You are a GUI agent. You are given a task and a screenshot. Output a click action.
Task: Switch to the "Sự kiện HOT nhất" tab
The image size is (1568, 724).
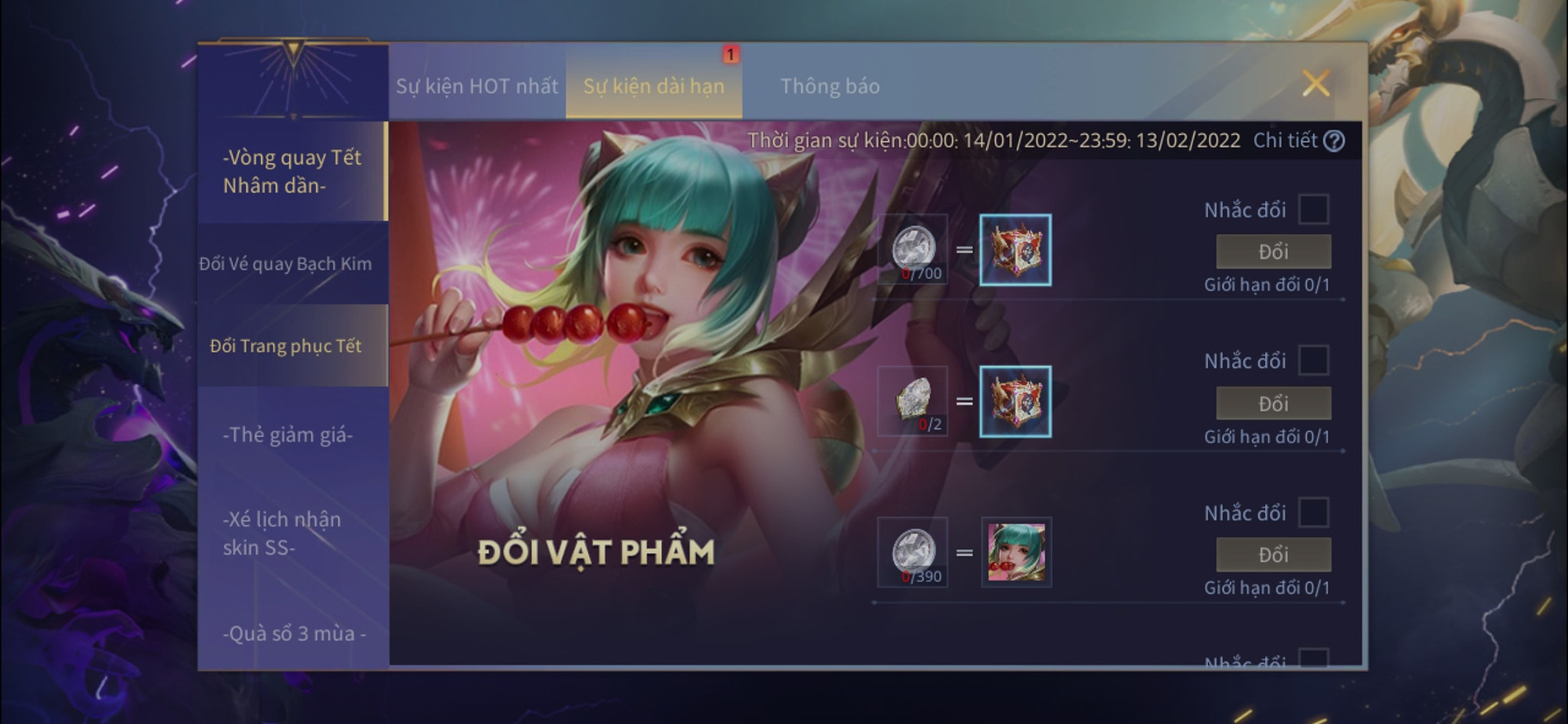point(476,87)
